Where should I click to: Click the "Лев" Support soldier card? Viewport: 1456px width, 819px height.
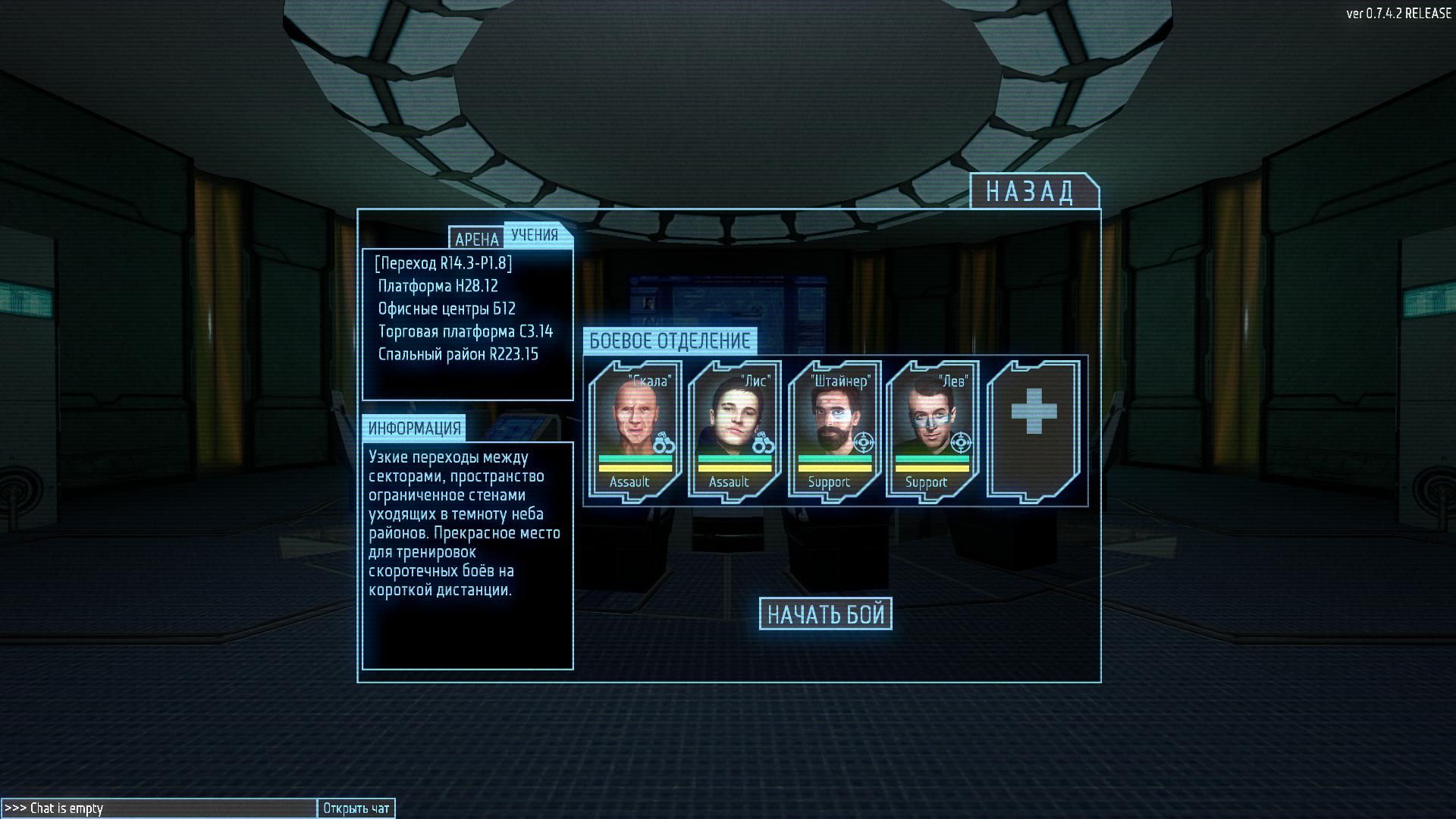pyautogui.click(x=933, y=431)
